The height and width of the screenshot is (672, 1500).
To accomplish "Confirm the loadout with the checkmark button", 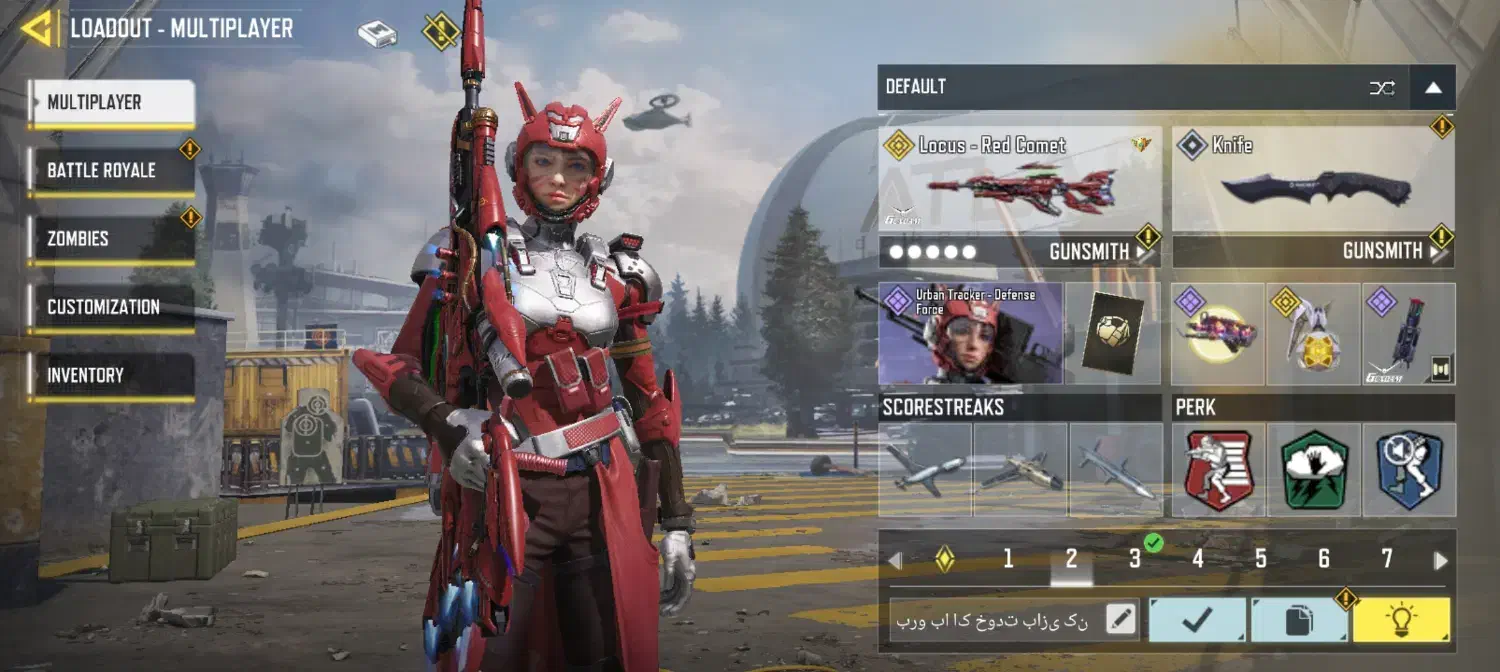I will [x=1197, y=620].
